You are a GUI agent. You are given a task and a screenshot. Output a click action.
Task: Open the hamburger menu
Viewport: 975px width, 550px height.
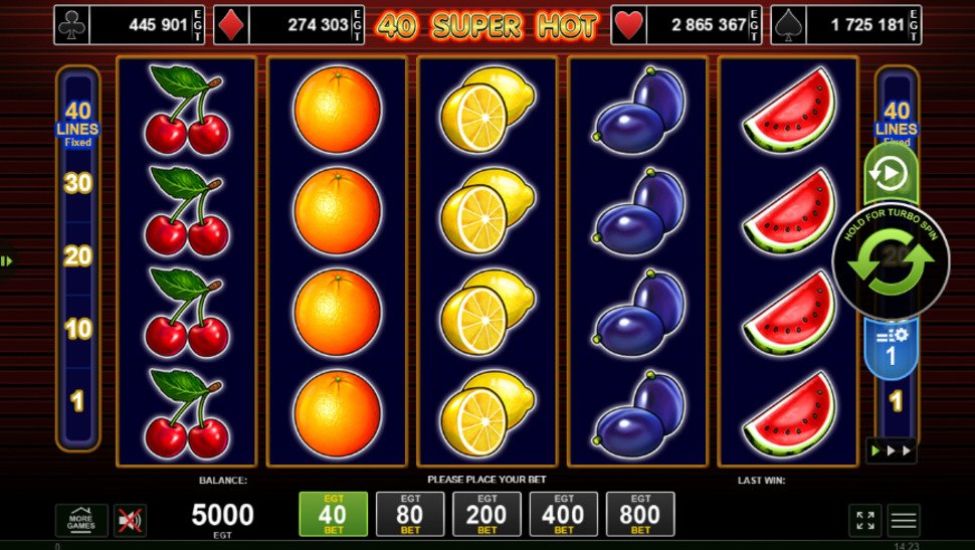pos(904,520)
